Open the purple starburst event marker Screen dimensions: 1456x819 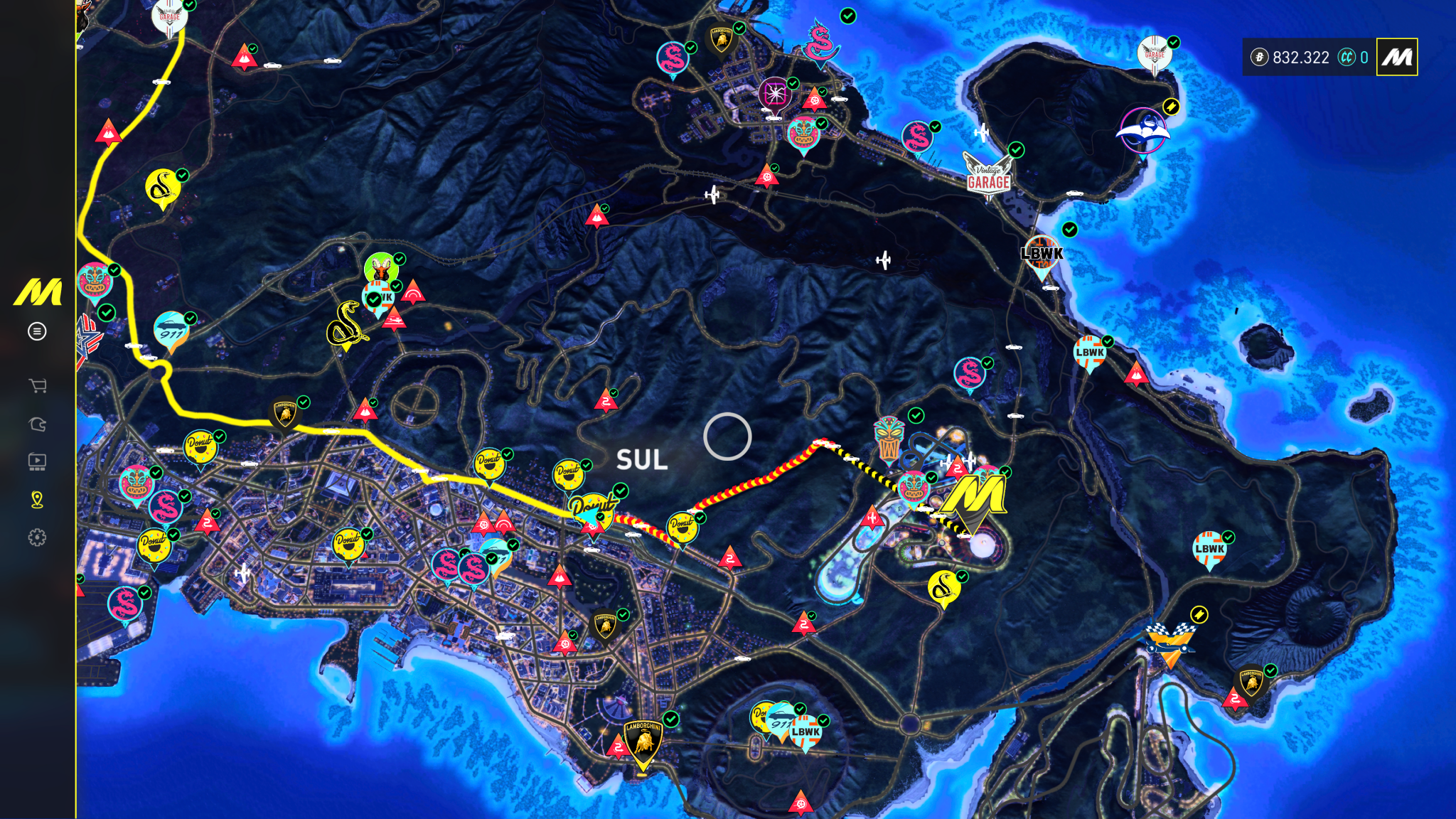pos(774,94)
